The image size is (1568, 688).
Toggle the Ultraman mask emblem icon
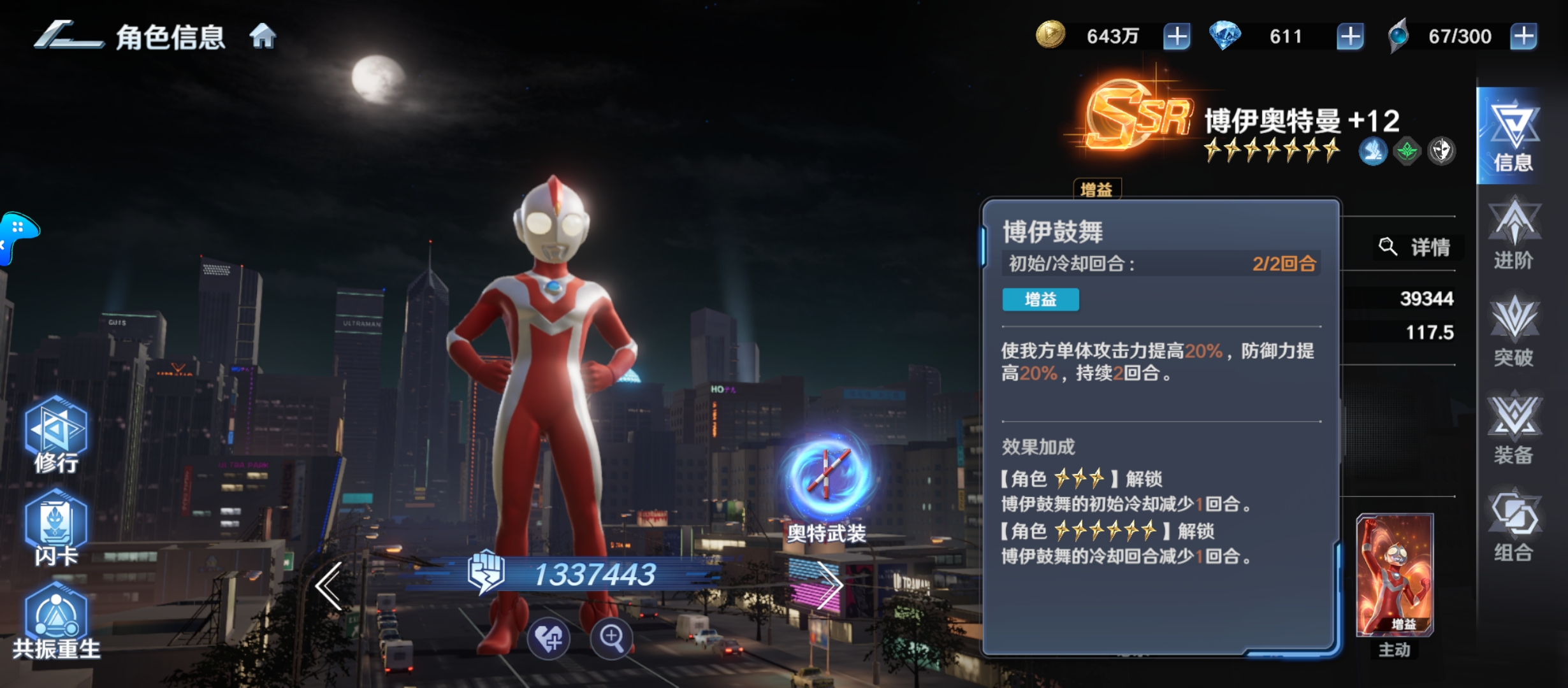click(x=1443, y=151)
